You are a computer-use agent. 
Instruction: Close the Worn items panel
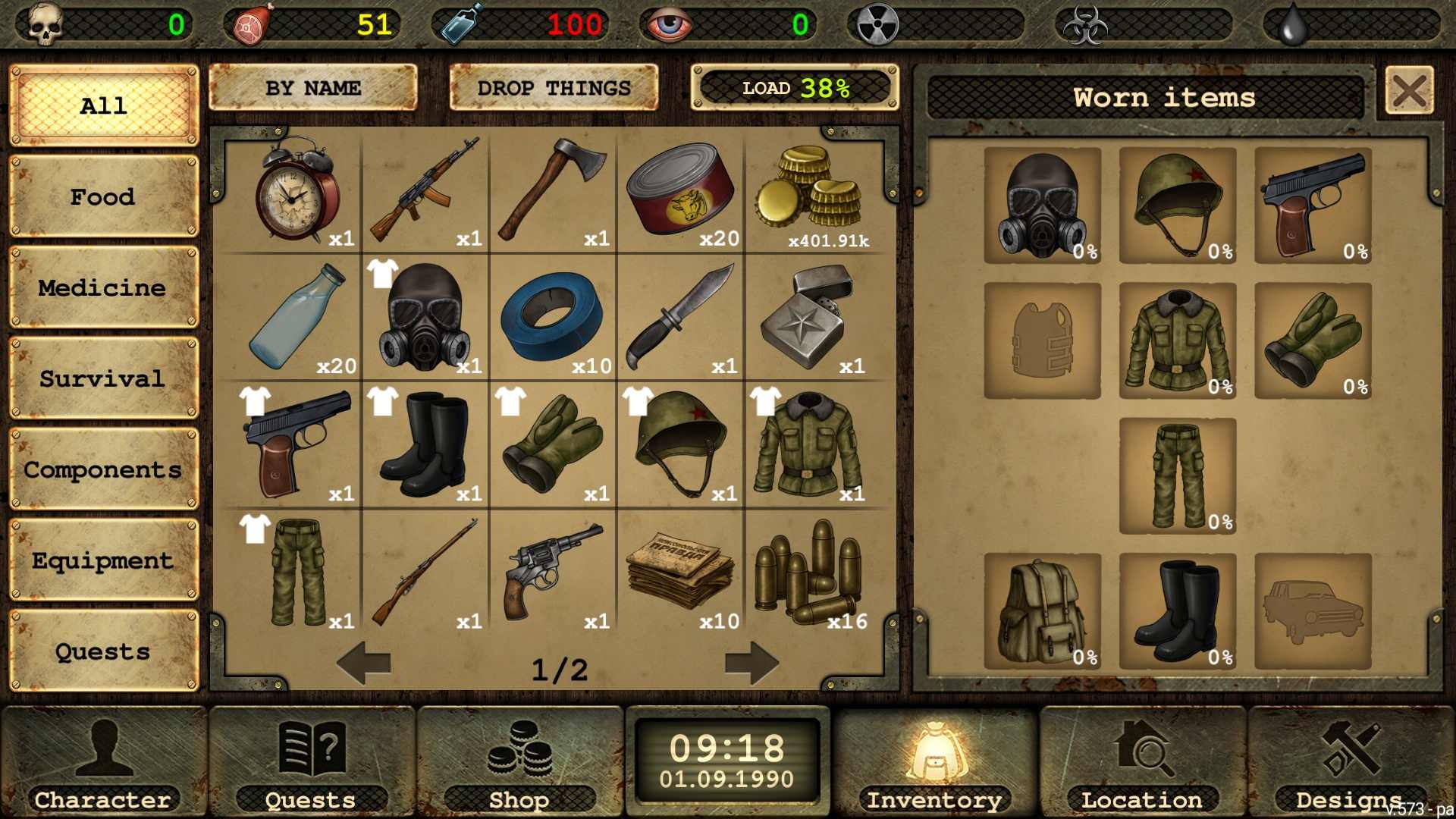click(1409, 92)
